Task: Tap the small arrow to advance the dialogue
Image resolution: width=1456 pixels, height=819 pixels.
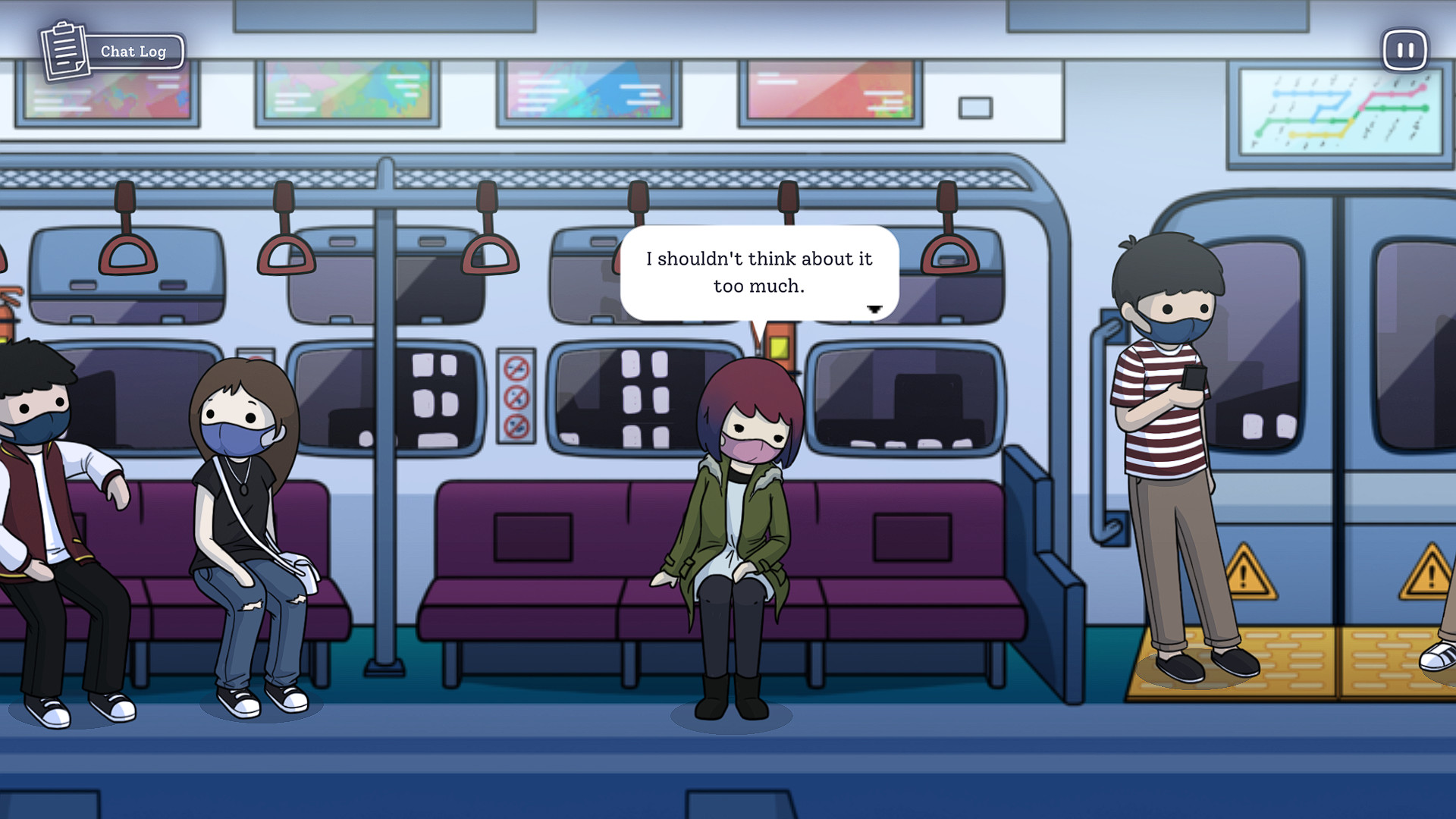Action: point(876,307)
